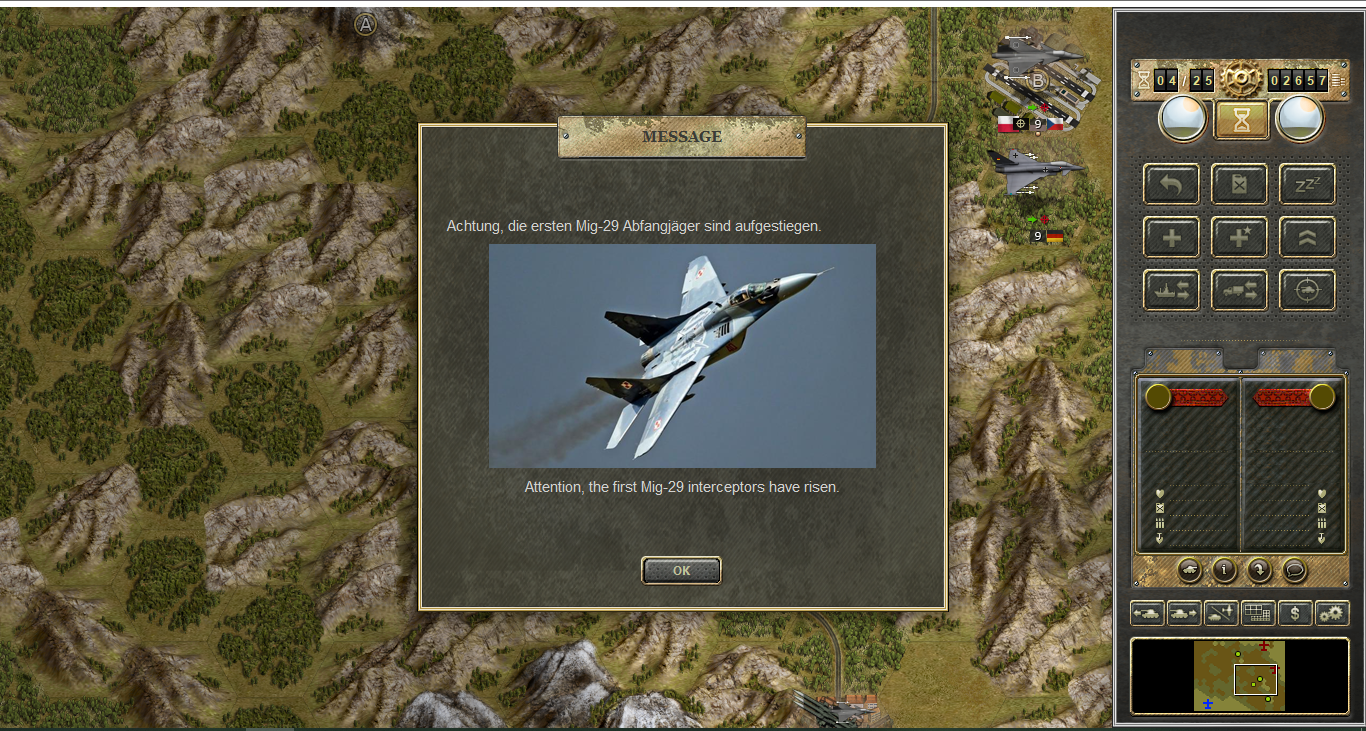The width and height of the screenshot is (1366, 731).
Task: Show unit details with the round tank icon
Action: 1190,570
